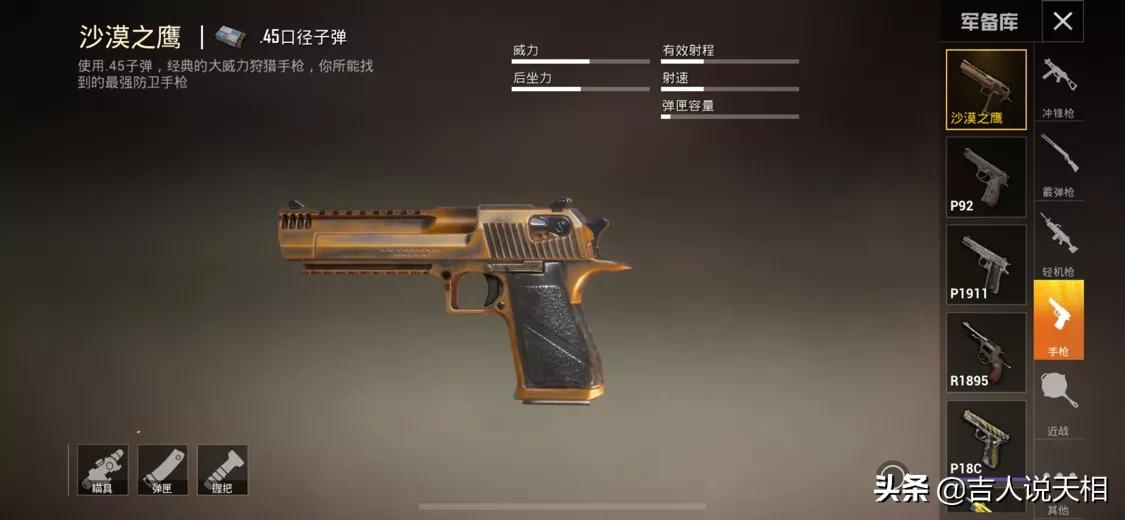Close the 军备库 armory screen
The height and width of the screenshot is (520, 1125).
click(x=1062, y=21)
